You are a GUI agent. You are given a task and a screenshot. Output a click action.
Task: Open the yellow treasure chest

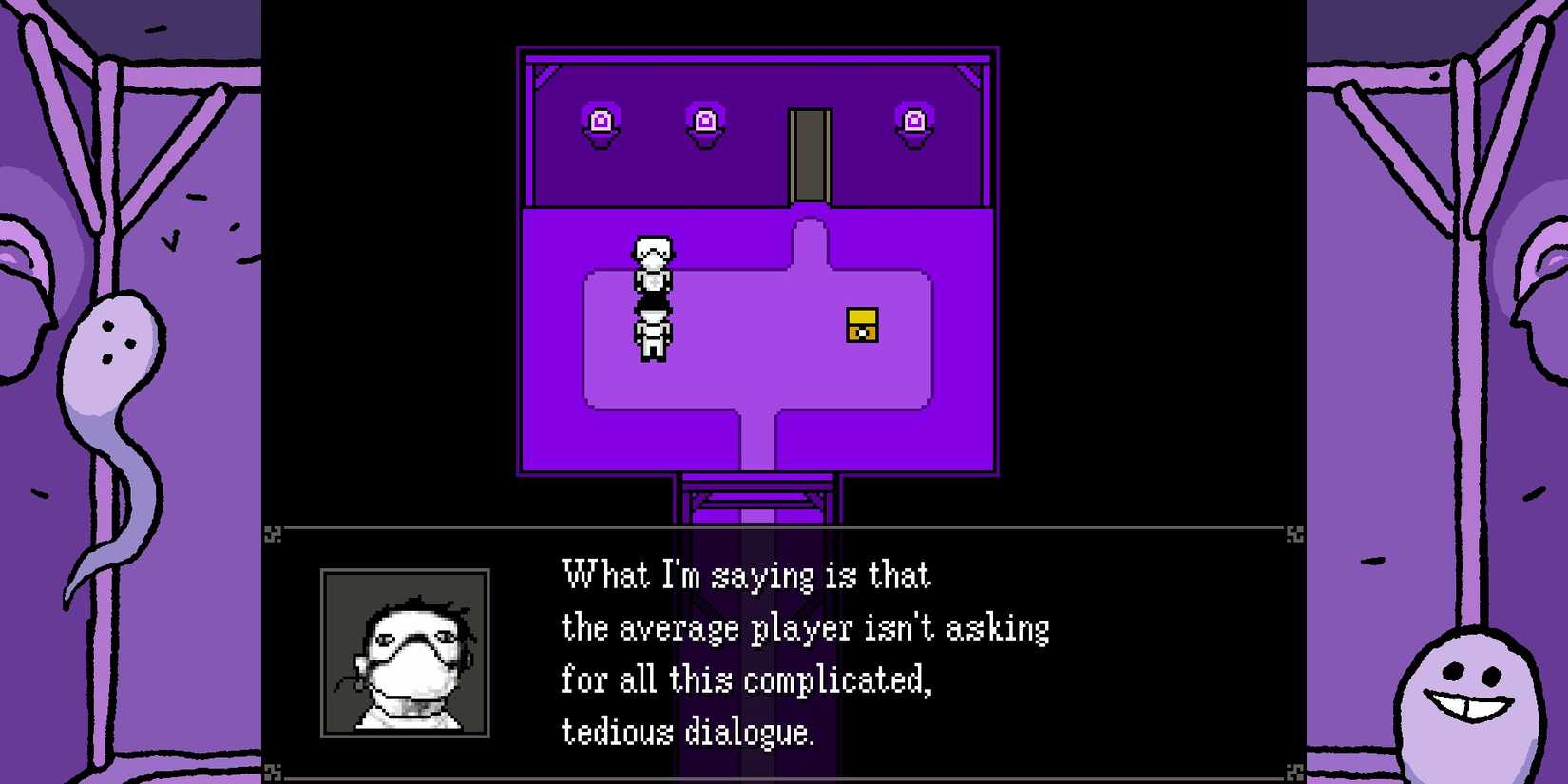(863, 326)
